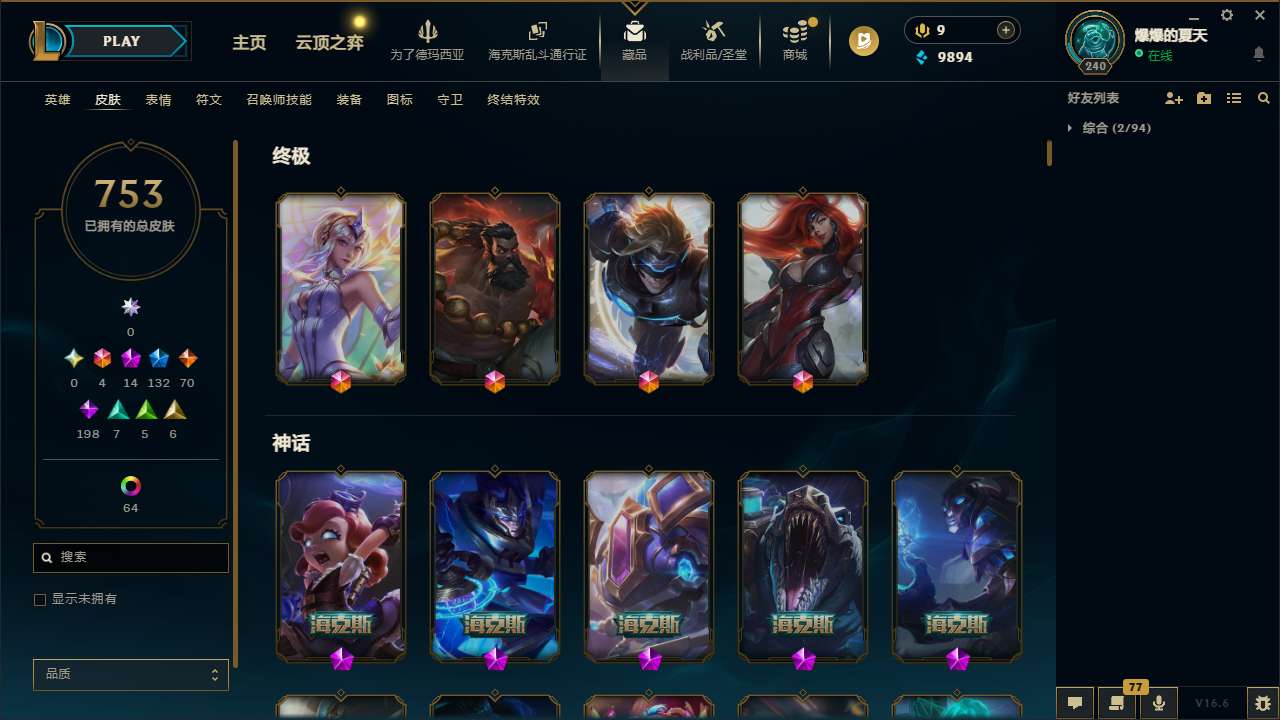Select the first skin card under 终极

340,288
